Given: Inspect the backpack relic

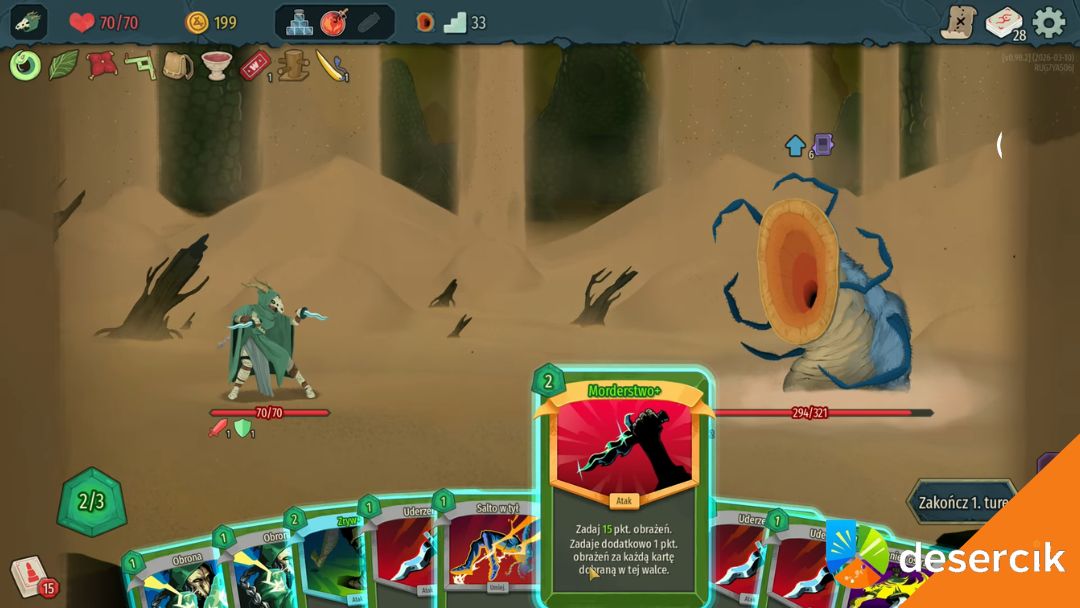Looking at the screenshot, I should coord(178,66).
